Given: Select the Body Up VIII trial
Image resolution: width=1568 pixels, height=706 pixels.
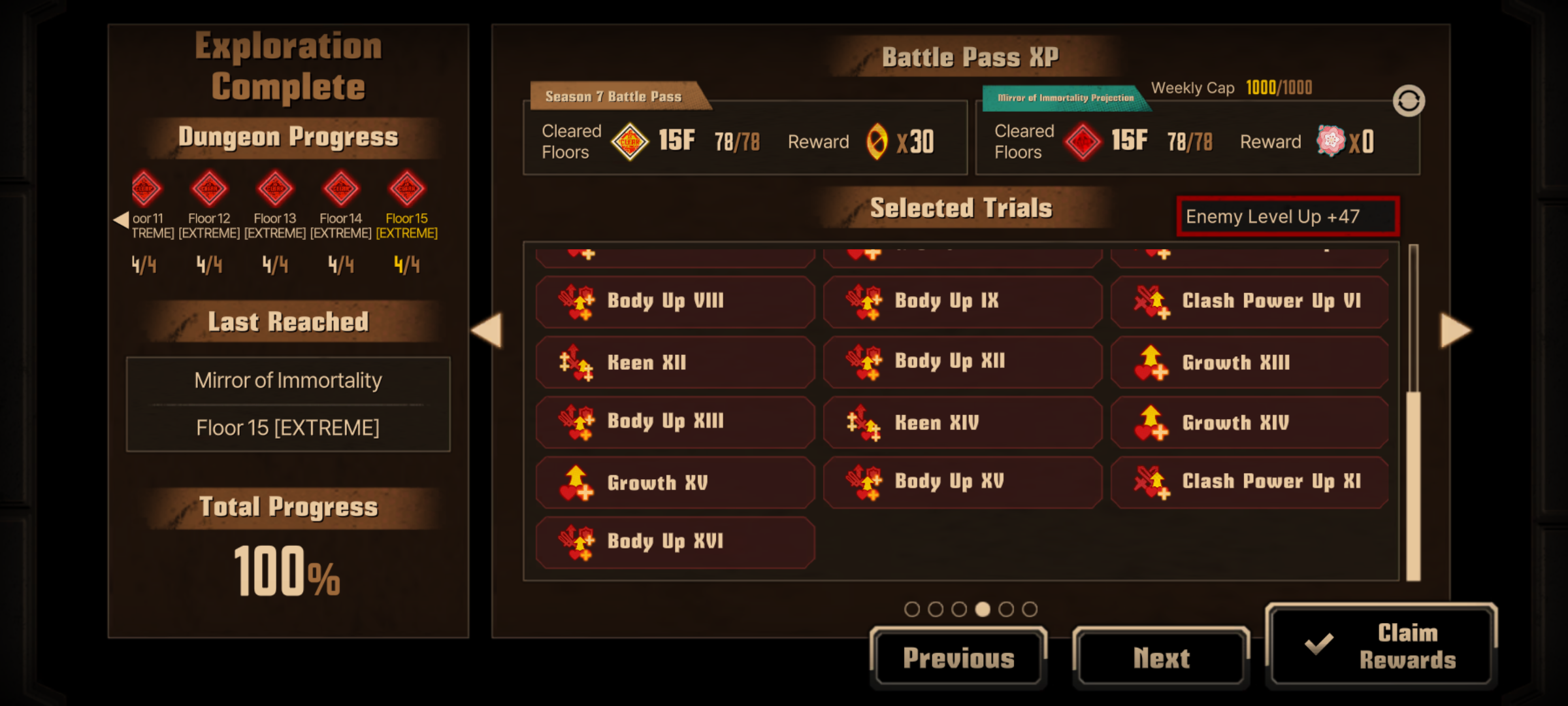Looking at the screenshot, I should pyautogui.click(x=675, y=301).
